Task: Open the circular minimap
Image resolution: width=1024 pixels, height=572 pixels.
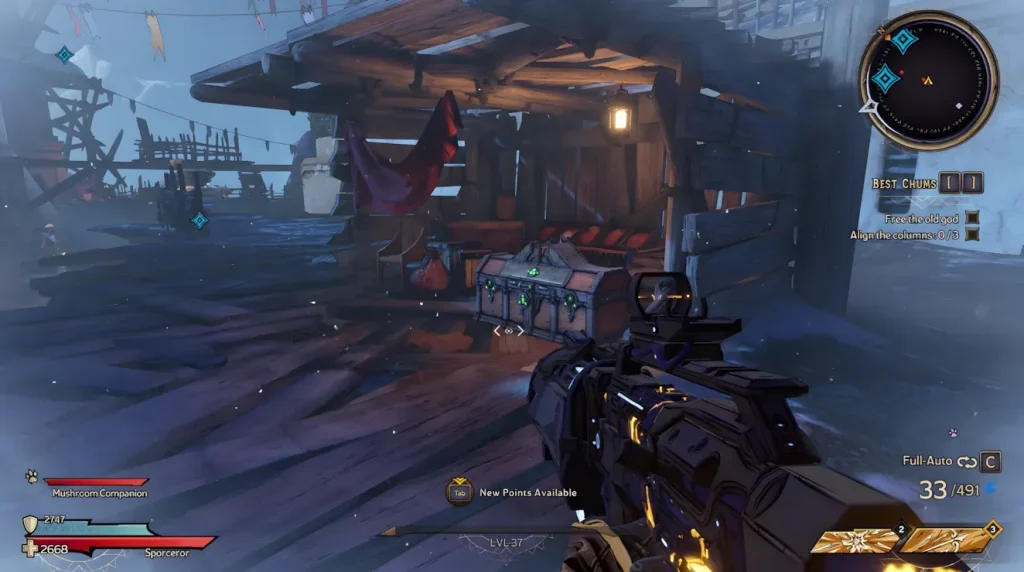Action: 927,79
